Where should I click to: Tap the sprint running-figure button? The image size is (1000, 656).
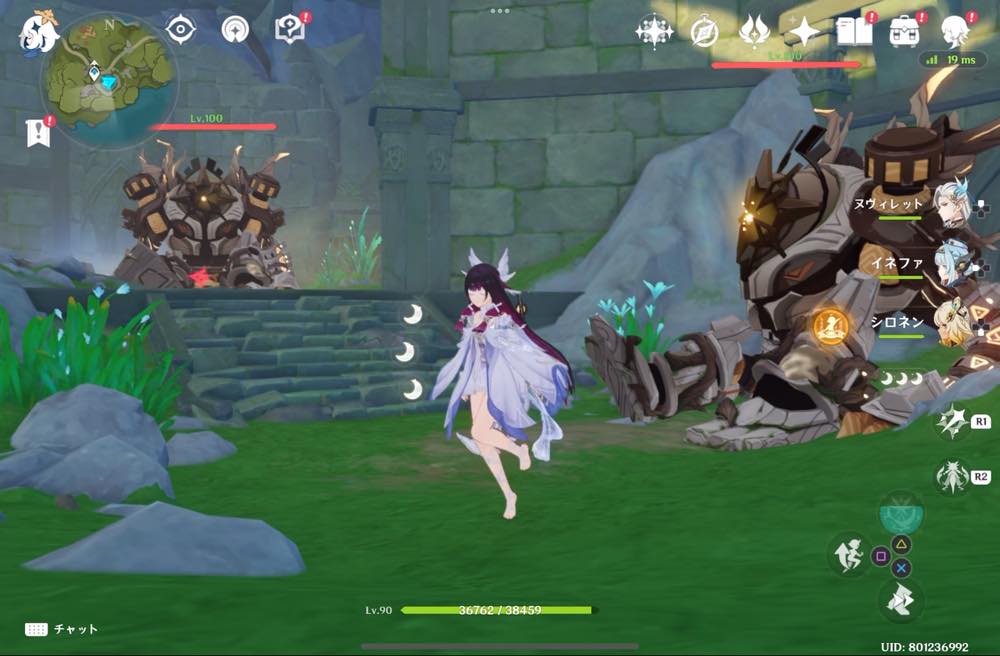(x=848, y=554)
